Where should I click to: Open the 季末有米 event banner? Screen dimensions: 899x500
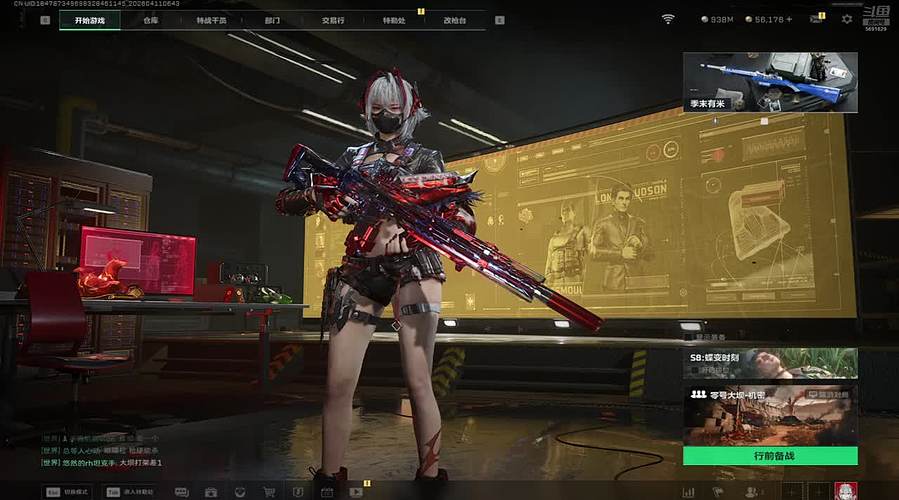[770, 82]
